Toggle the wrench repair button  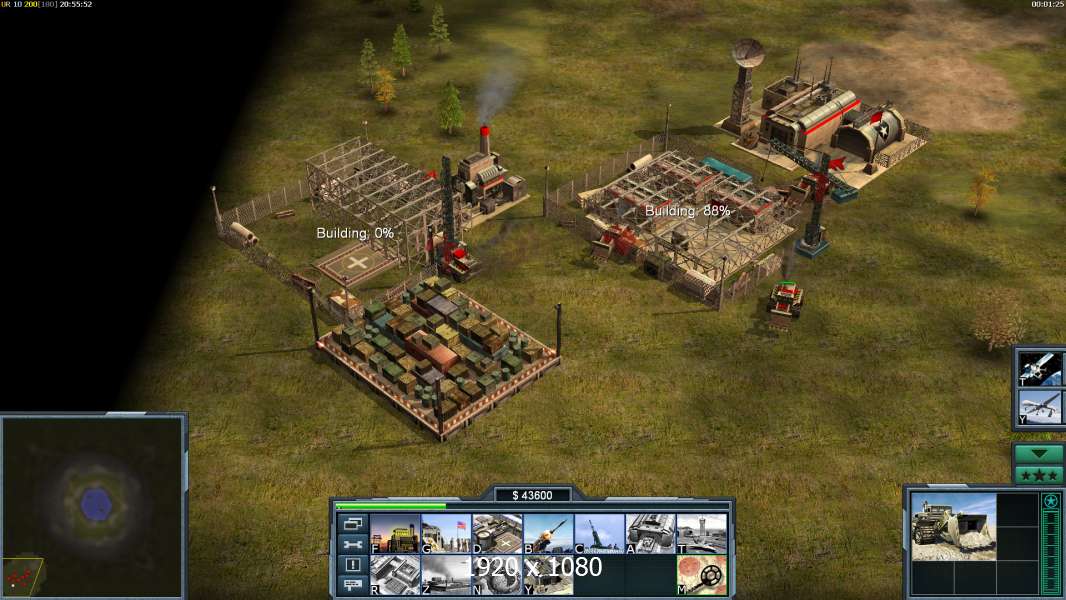coord(353,544)
